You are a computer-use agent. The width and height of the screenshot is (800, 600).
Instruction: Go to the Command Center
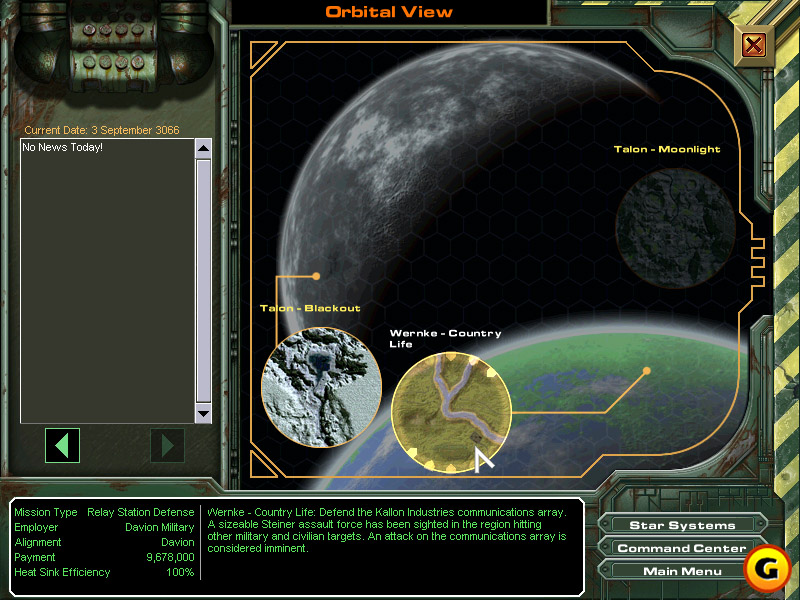pyautogui.click(x=680, y=548)
